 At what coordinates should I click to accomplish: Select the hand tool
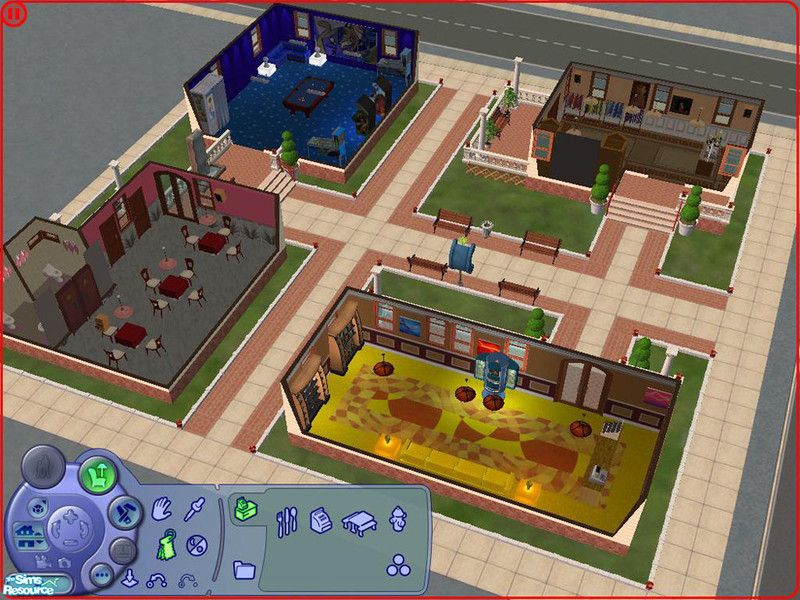pyautogui.click(x=163, y=510)
